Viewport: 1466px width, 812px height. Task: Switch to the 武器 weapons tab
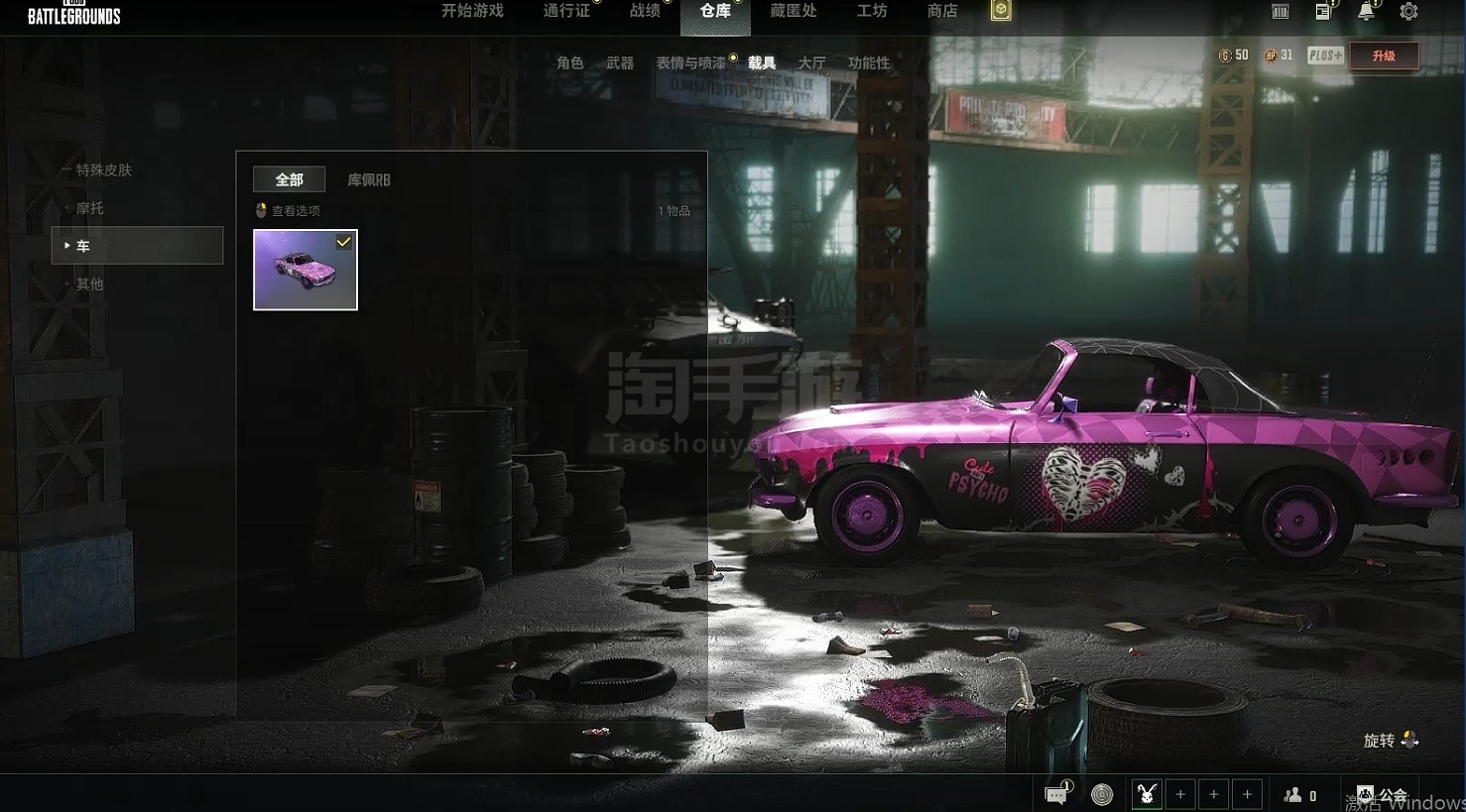[x=620, y=62]
